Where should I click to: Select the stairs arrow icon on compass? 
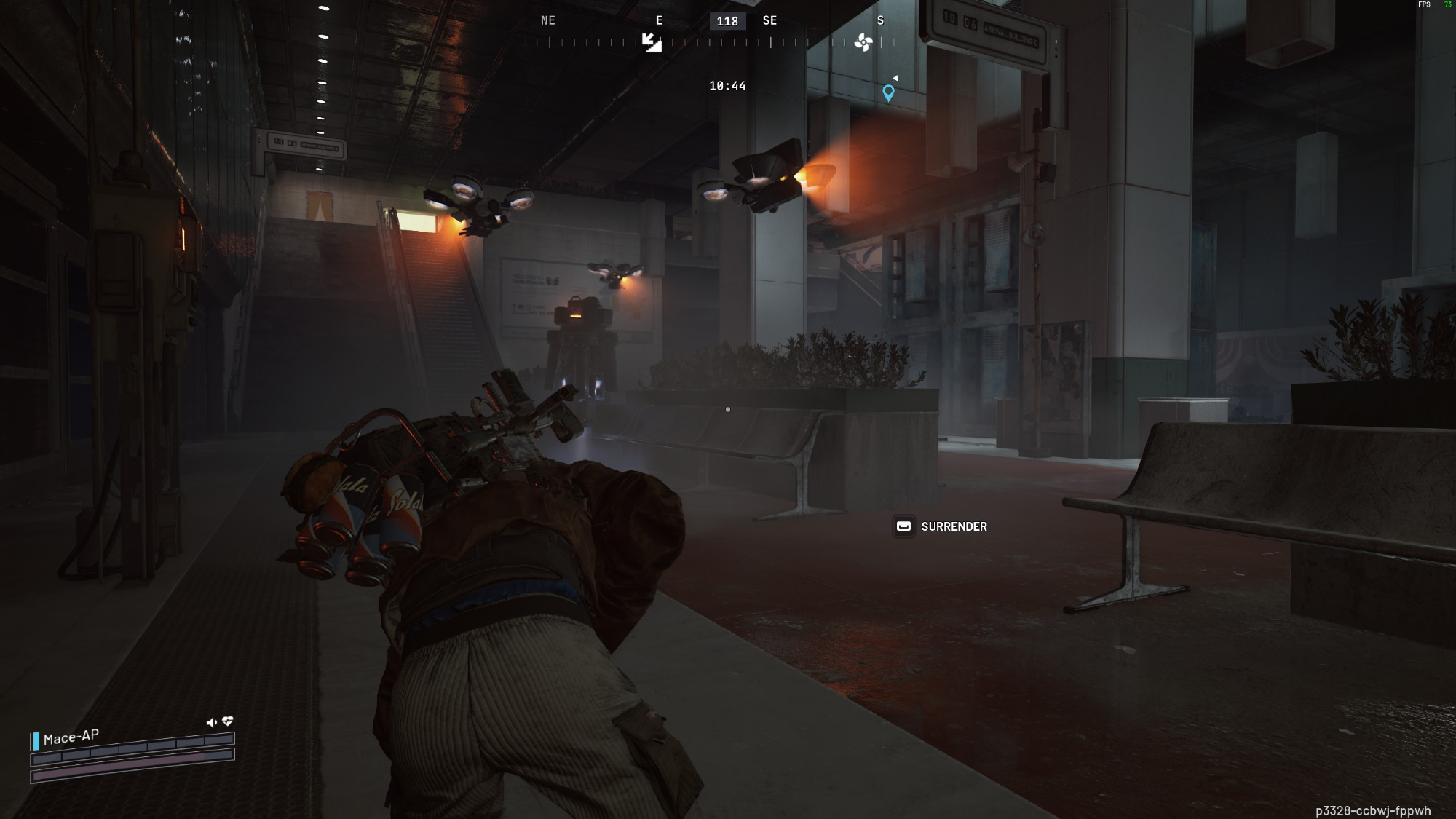652,42
